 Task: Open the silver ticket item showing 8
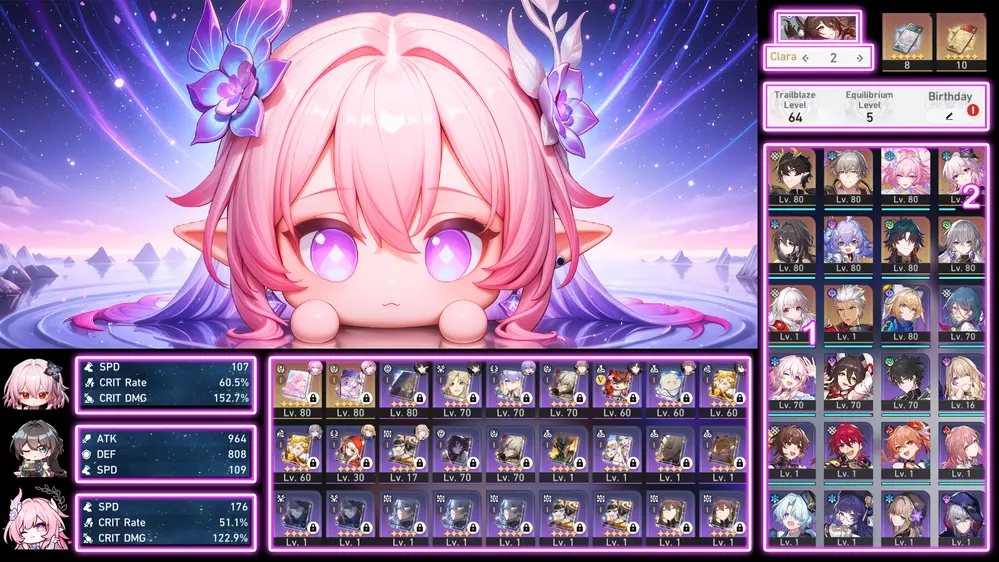[x=904, y=40]
